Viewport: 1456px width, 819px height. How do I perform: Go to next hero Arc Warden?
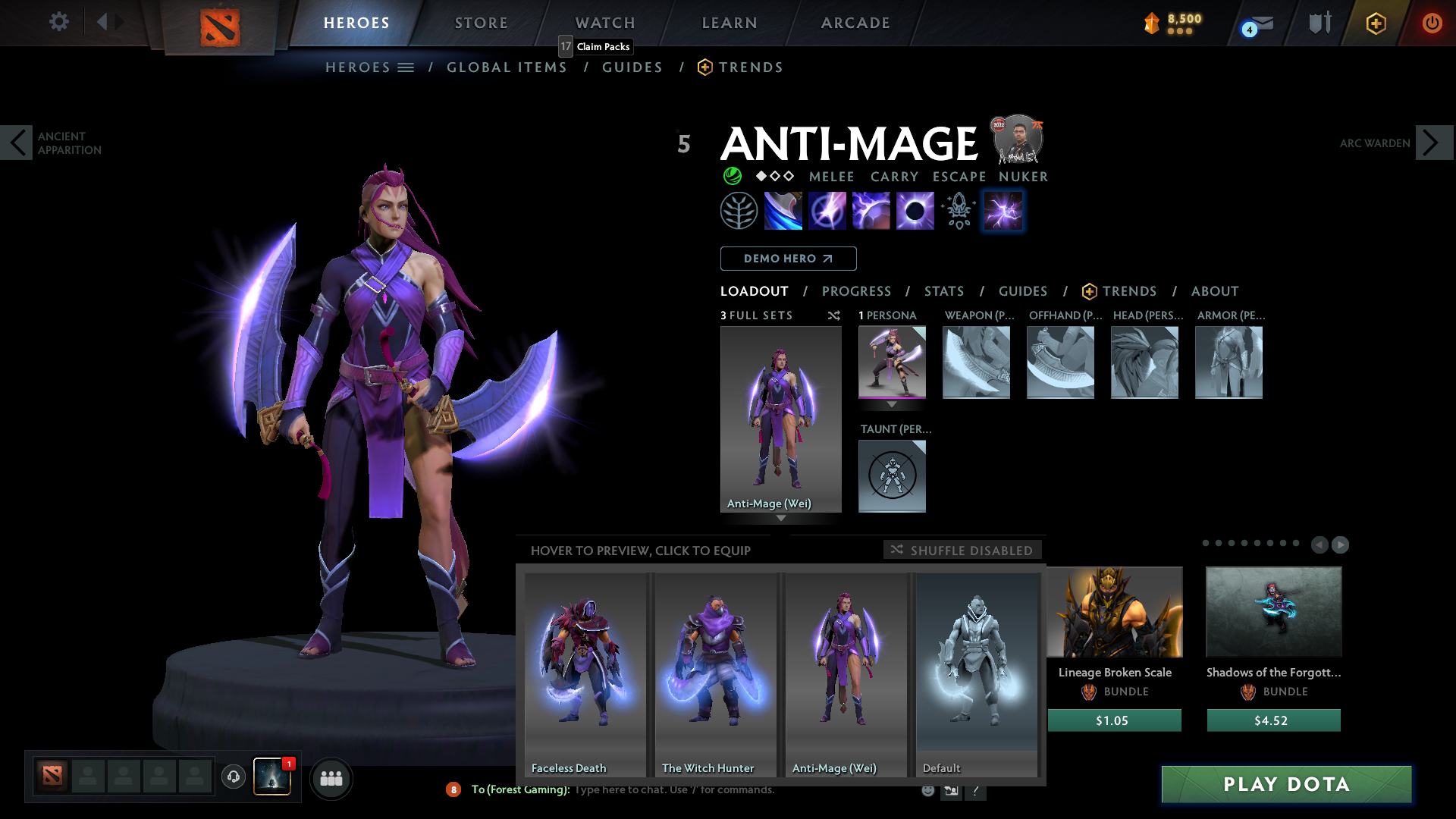click(1433, 143)
